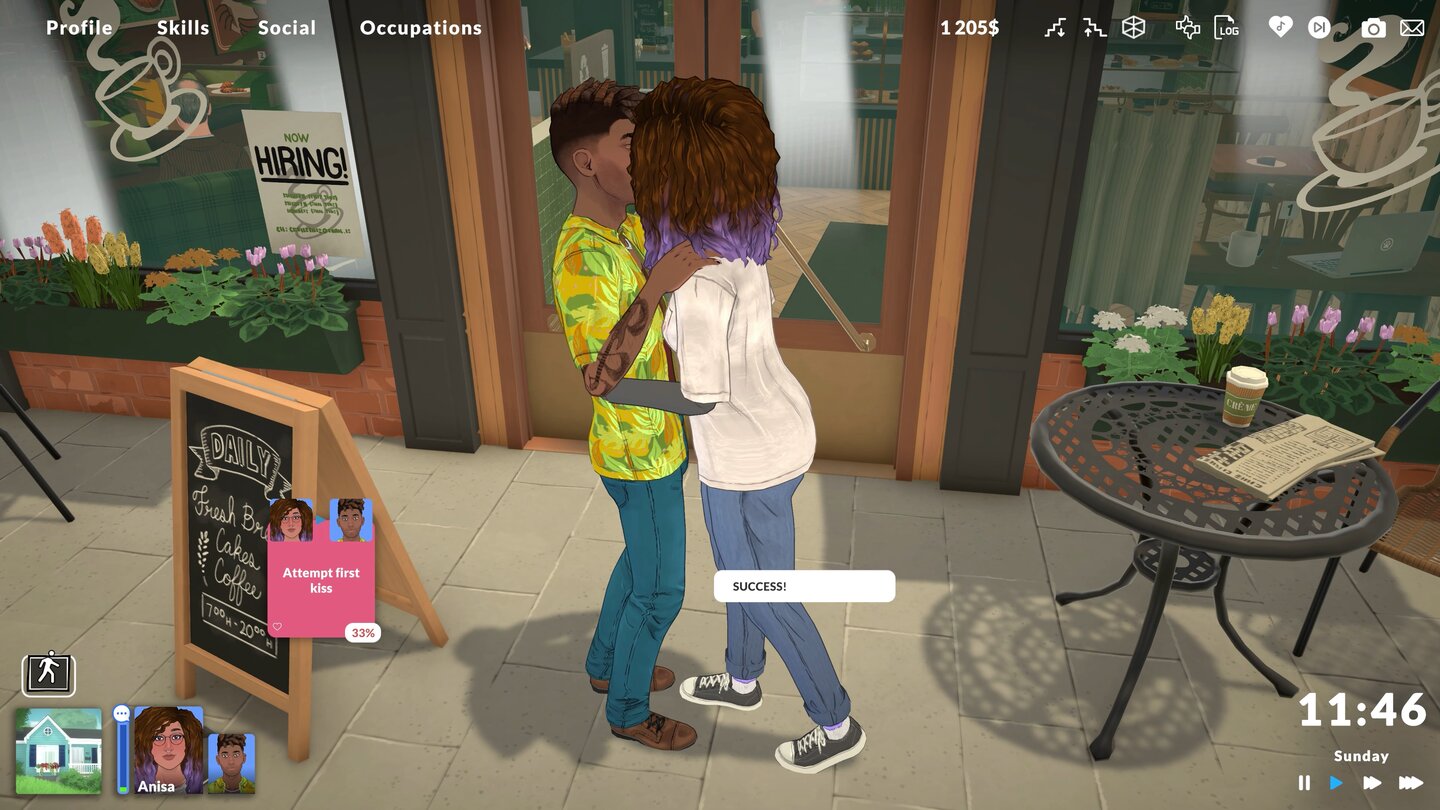This screenshot has height=810, width=1440.
Task: Open the Occupations menu
Action: (x=420, y=27)
